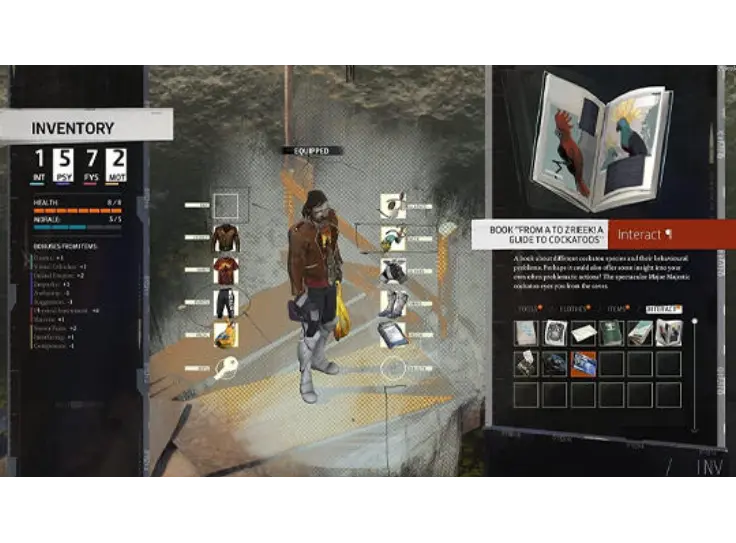Choose the equipped red t-shirt slot
Screen dimensions: 736x543
[225, 271]
